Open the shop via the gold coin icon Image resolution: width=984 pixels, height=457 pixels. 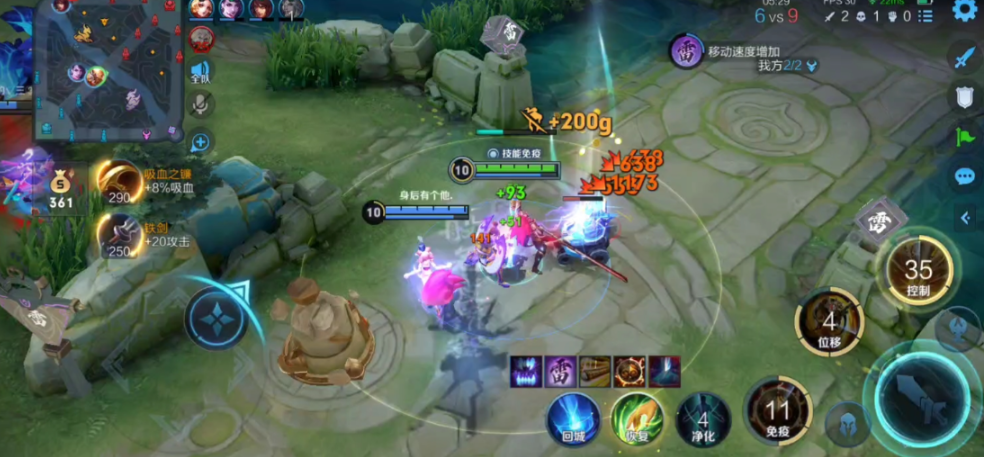pos(62,187)
